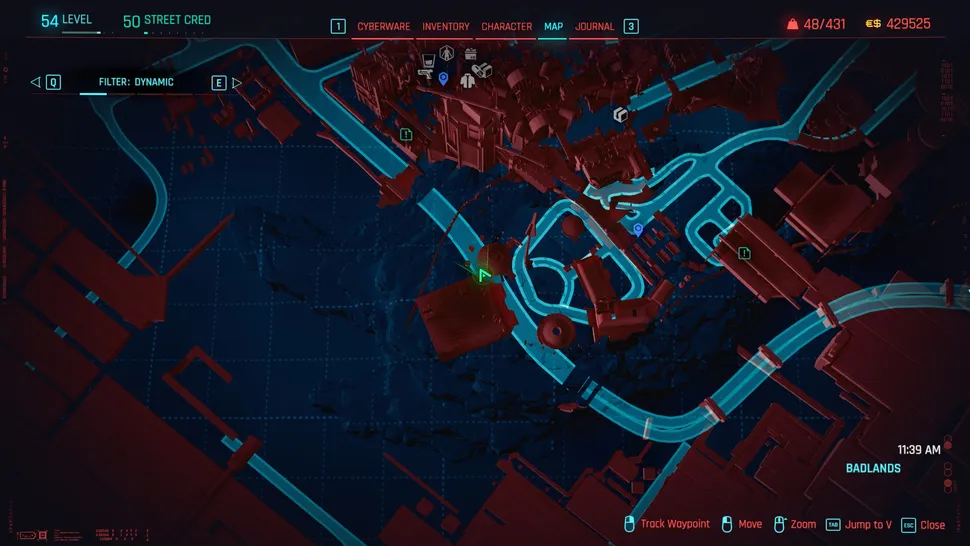Click V's green arrow position marker

483,274
